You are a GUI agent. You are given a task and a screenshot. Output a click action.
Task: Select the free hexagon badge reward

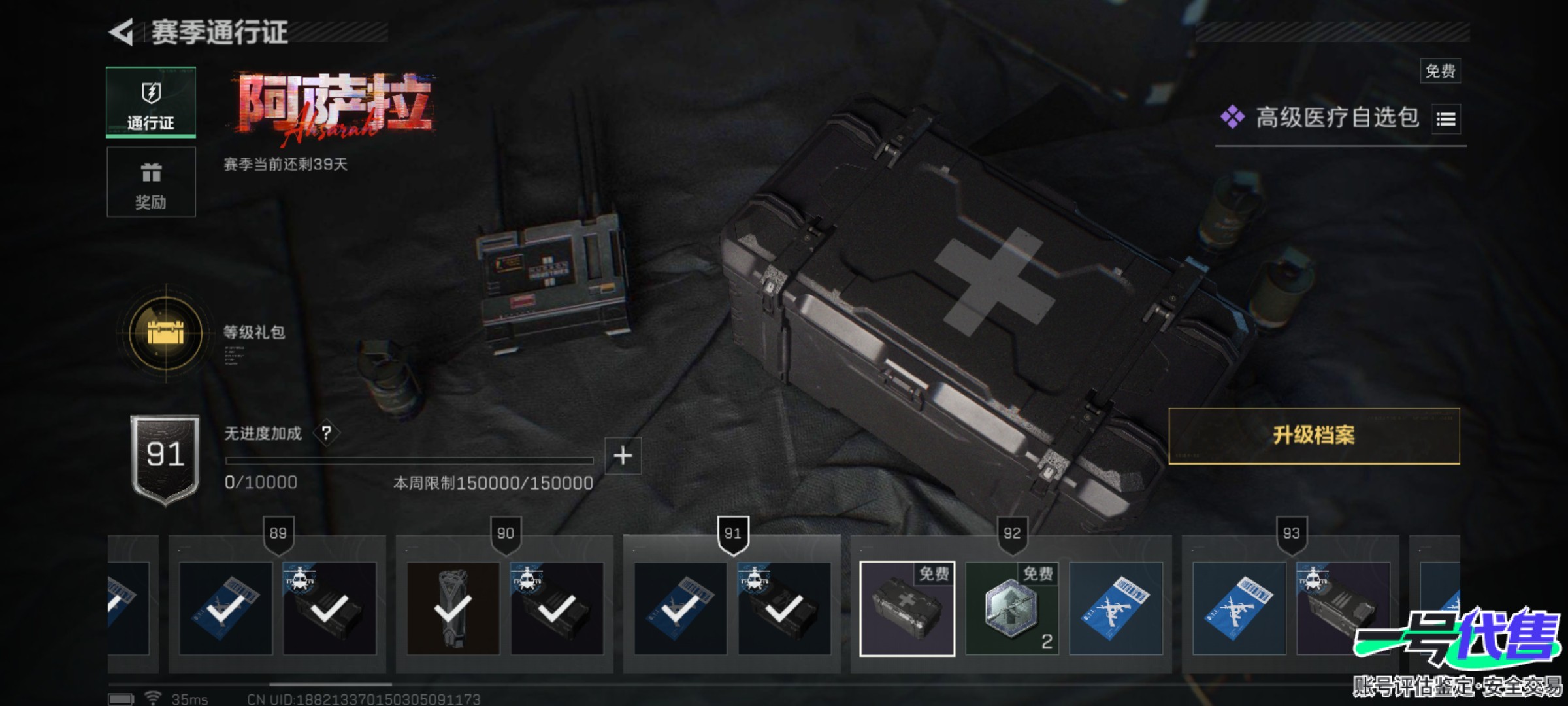(x=1011, y=609)
